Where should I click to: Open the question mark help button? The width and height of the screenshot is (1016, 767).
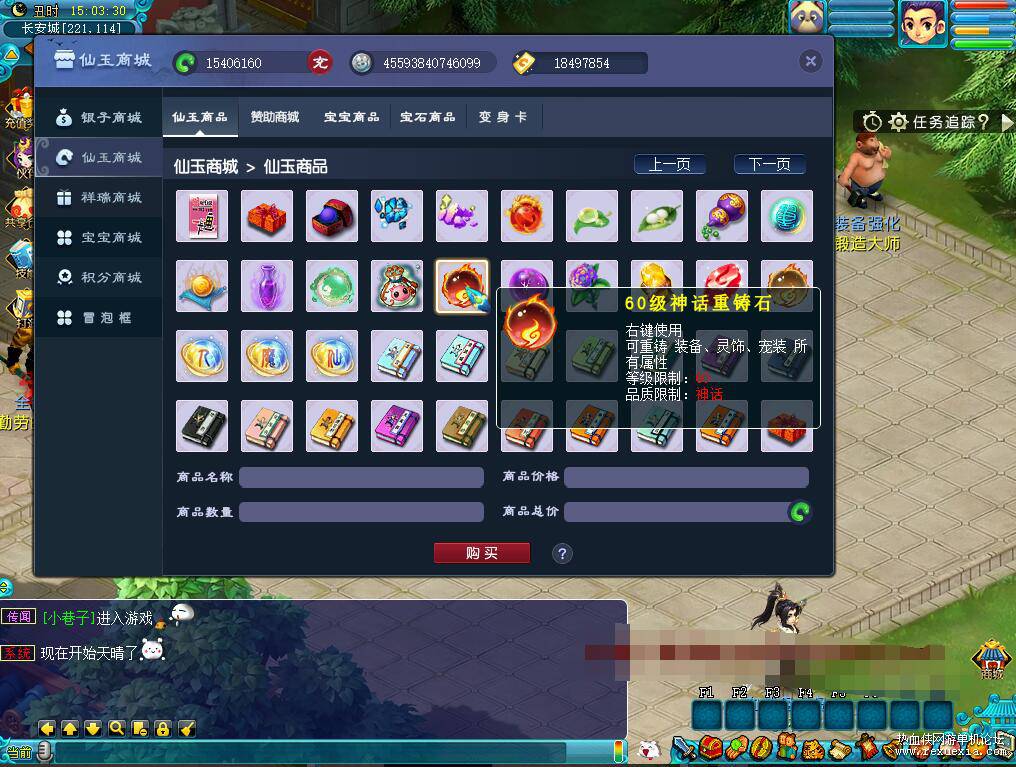tap(562, 553)
